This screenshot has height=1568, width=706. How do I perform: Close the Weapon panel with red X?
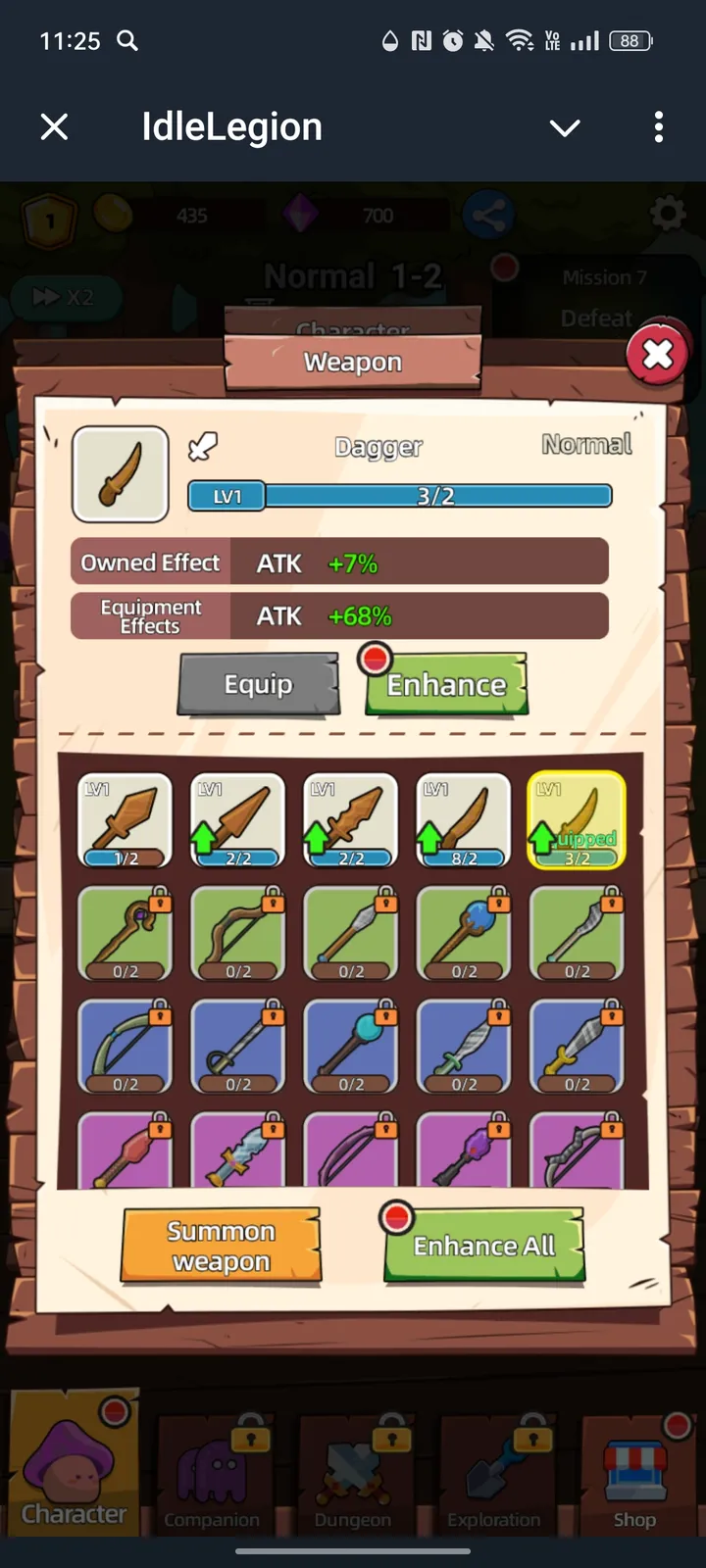pyautogui.click(x=657, y=353)
